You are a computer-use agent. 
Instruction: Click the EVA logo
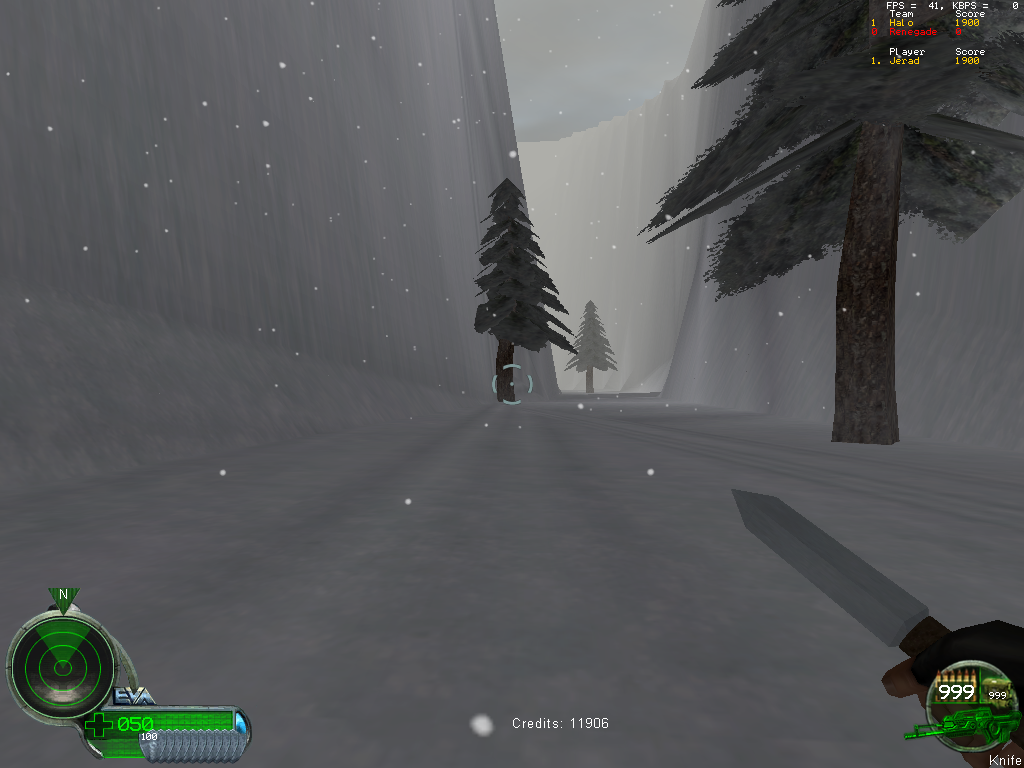point(133,697)
